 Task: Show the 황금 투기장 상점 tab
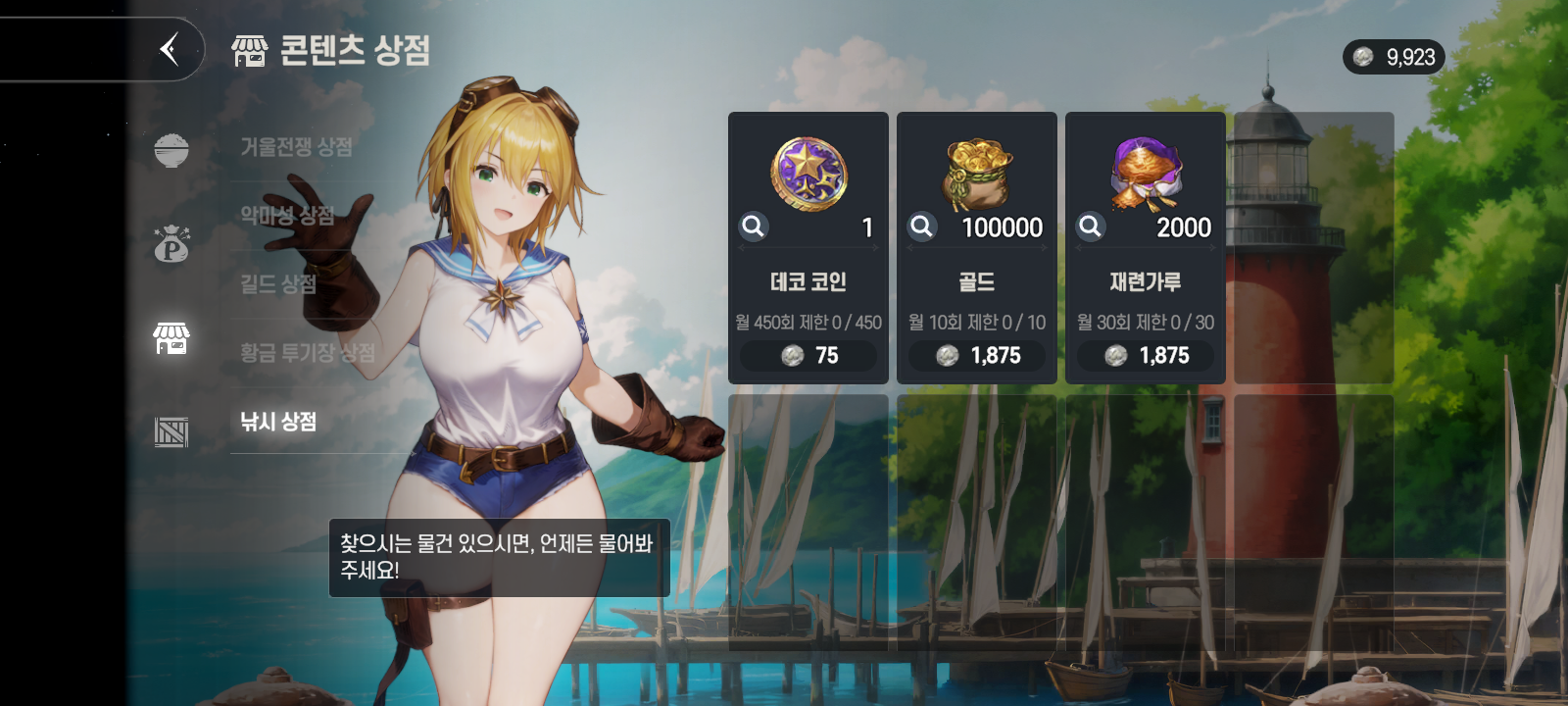click(x=307, y=353)
